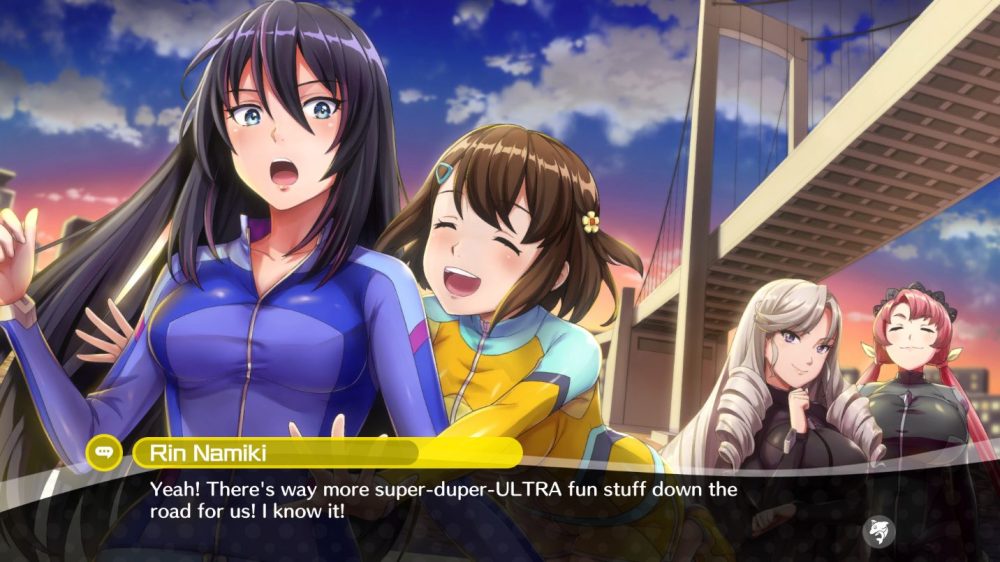Advance dialogue with the shark icon
The image size is (1000, 562).
(879, 531)
